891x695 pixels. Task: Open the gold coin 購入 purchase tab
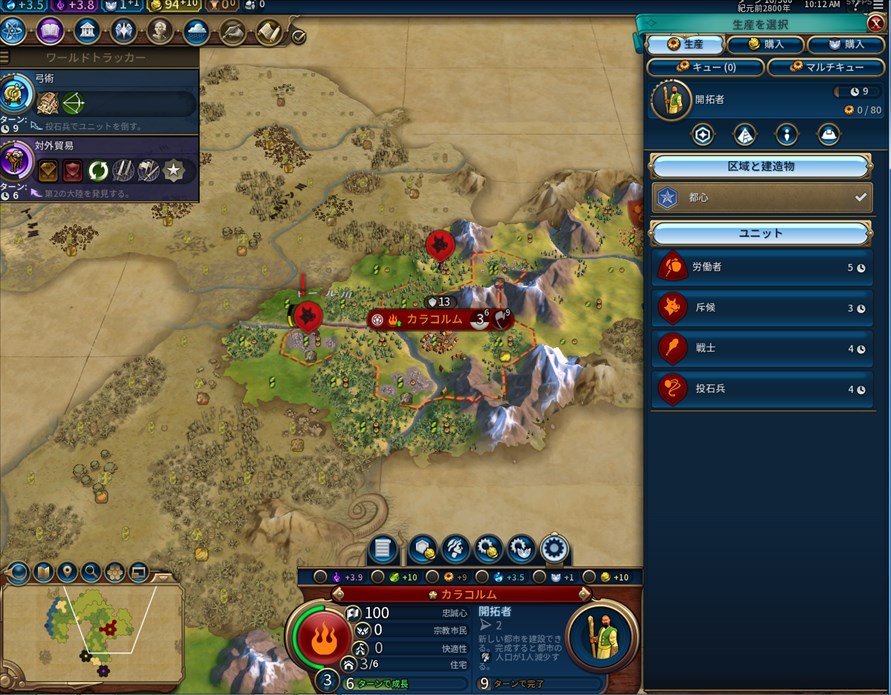[x=764, y=44]
